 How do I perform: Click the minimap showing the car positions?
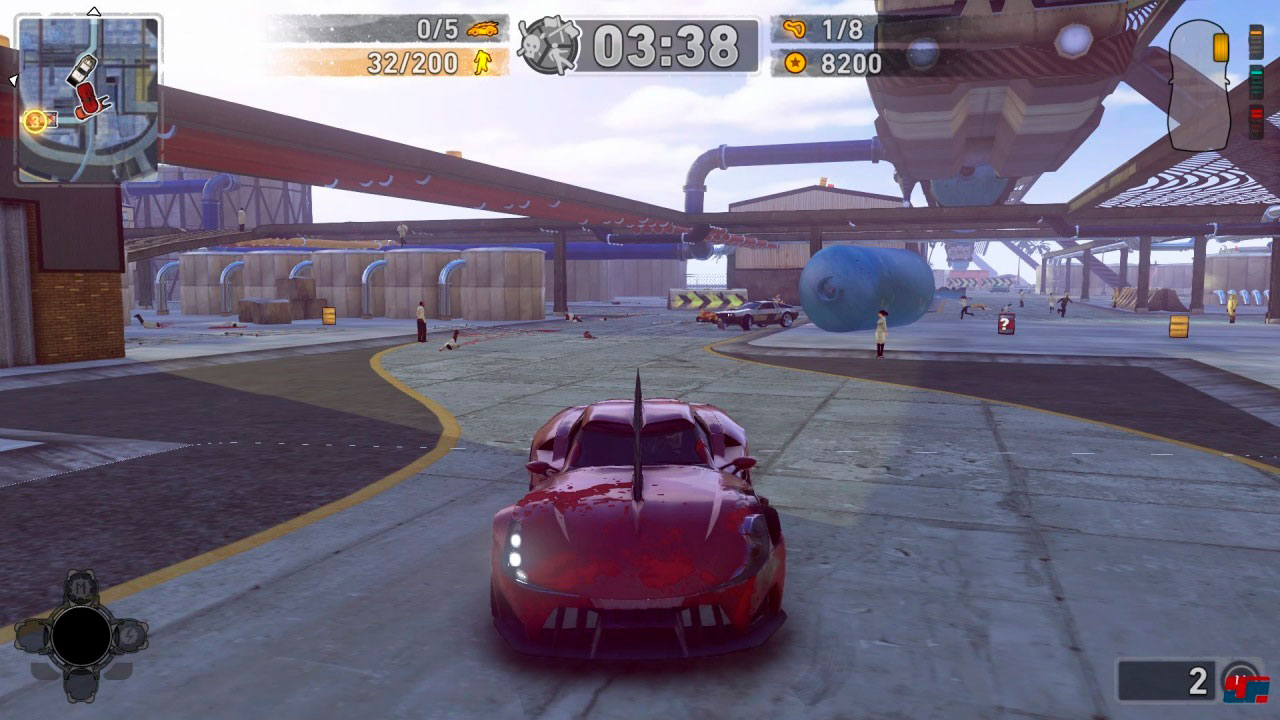[x=89, y=100]
